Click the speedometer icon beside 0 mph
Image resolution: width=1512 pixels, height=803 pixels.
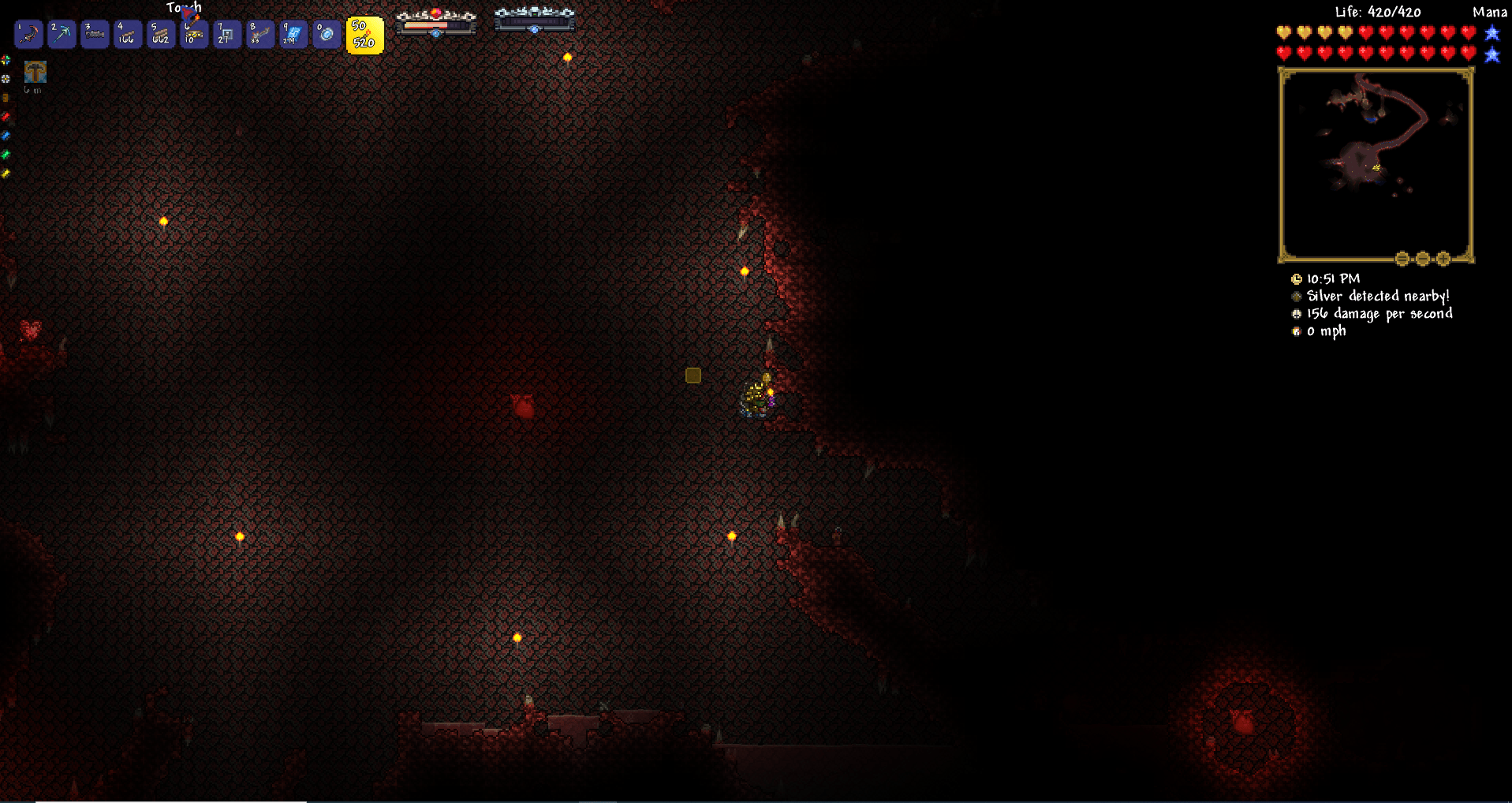click(1296, 331)
